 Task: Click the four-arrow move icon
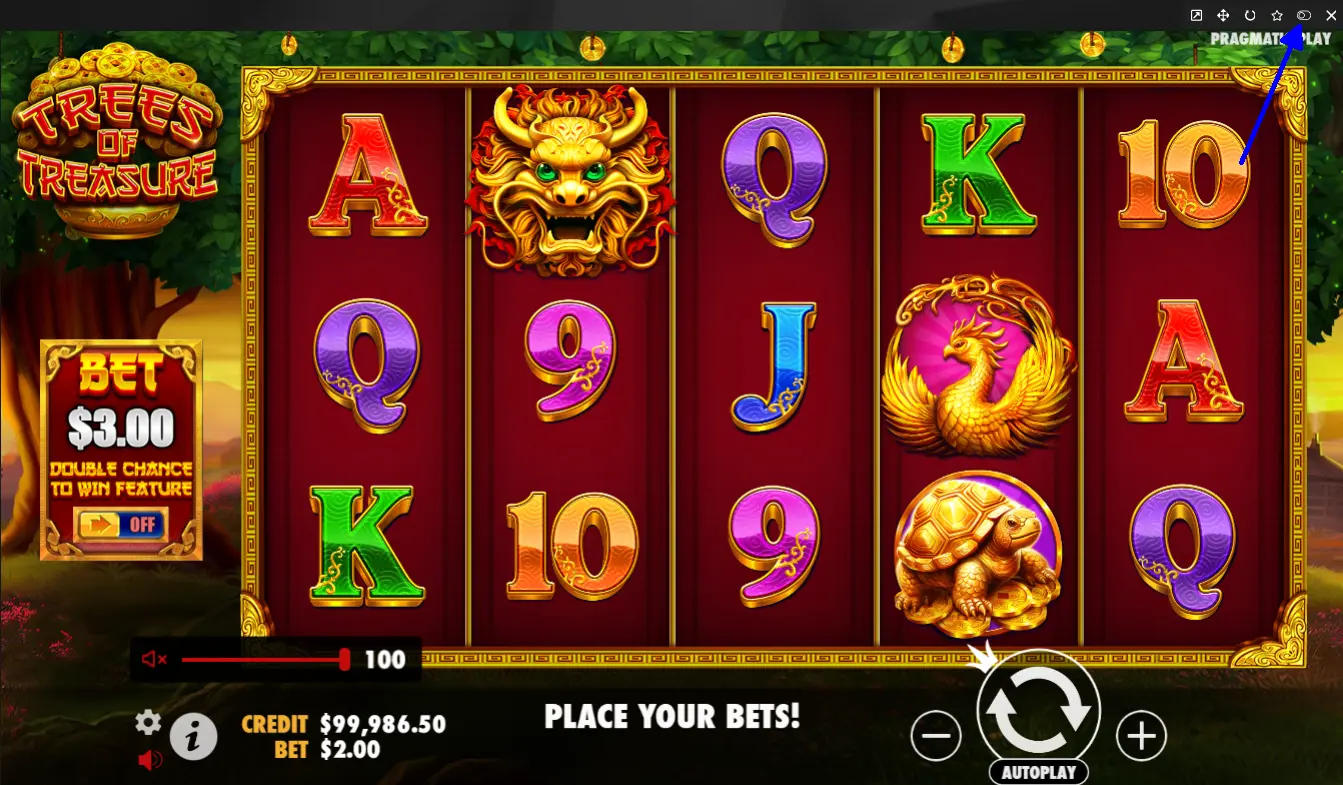point(1223,15)
